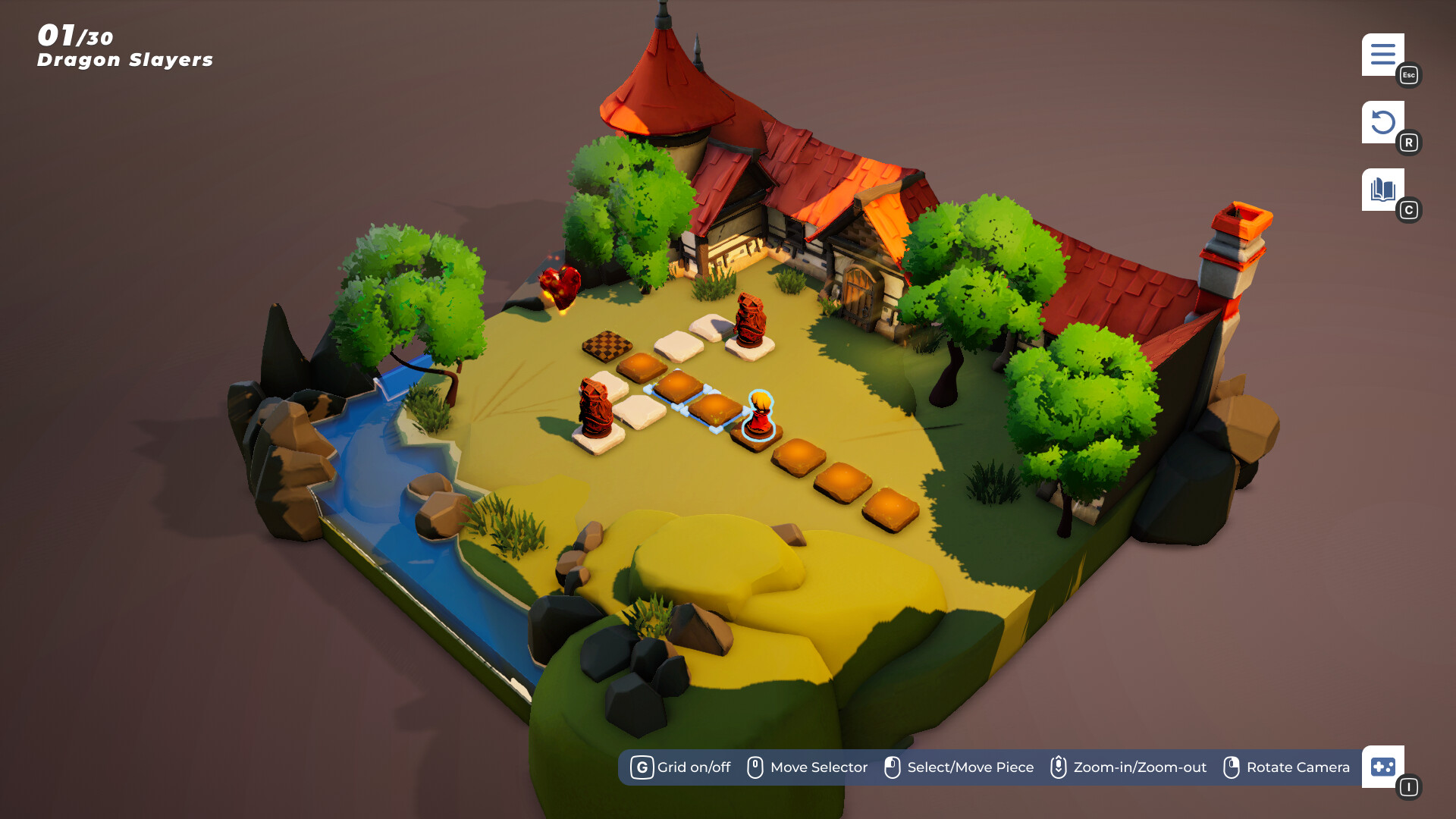Click the G keycap icon for grid
The width and height of the screenshot is (1456, 819).
point(642,767)
